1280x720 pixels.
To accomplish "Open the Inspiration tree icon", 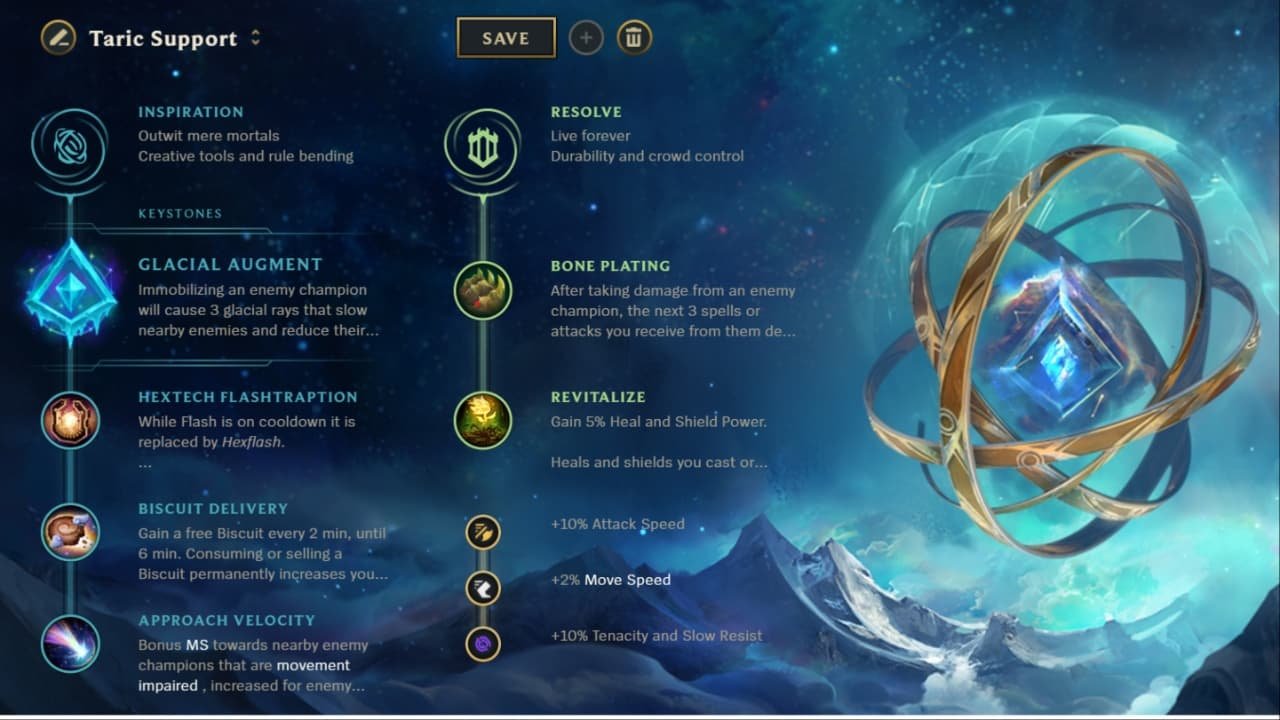I will pyautogui.click(x=70, y=145).
